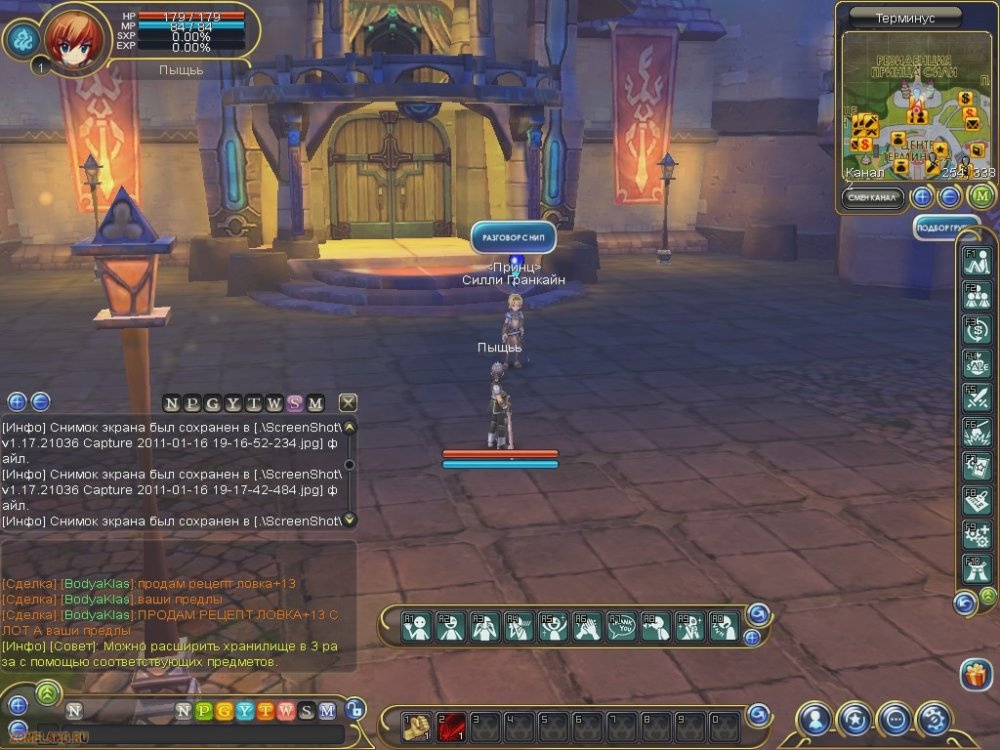Perform the waving emote in slot A1
The height and width of the screenshot is (750, 1000).
coord(416,627)
